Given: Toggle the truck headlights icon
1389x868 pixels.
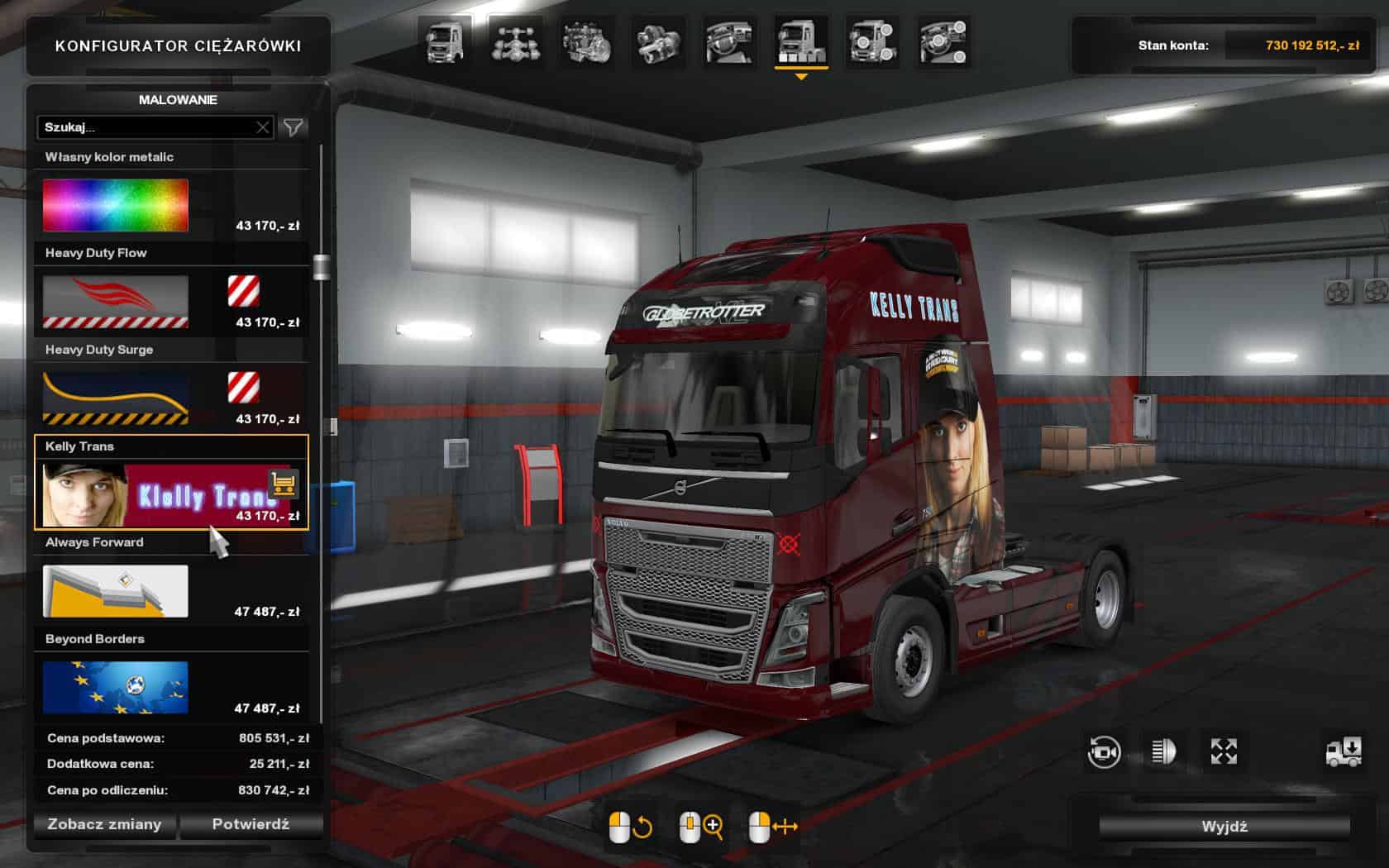Looking at the screenshot, I should click(x=1163, y=751).
